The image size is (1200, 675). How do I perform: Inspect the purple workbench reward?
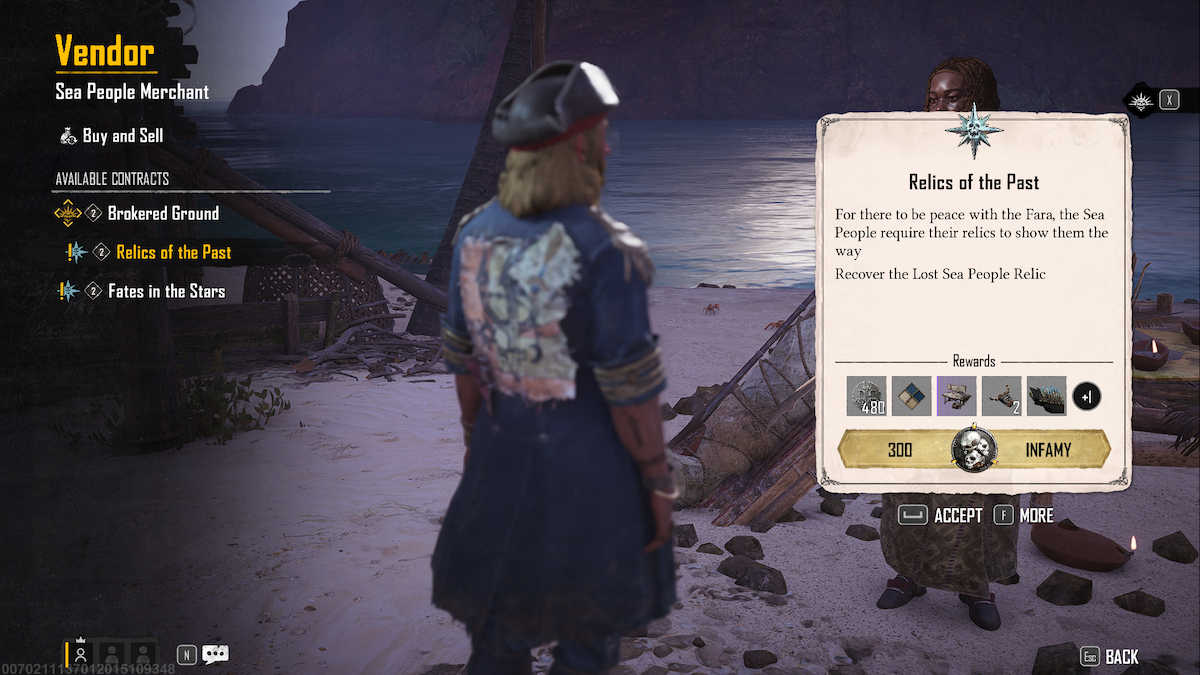[x=956, y=396]
